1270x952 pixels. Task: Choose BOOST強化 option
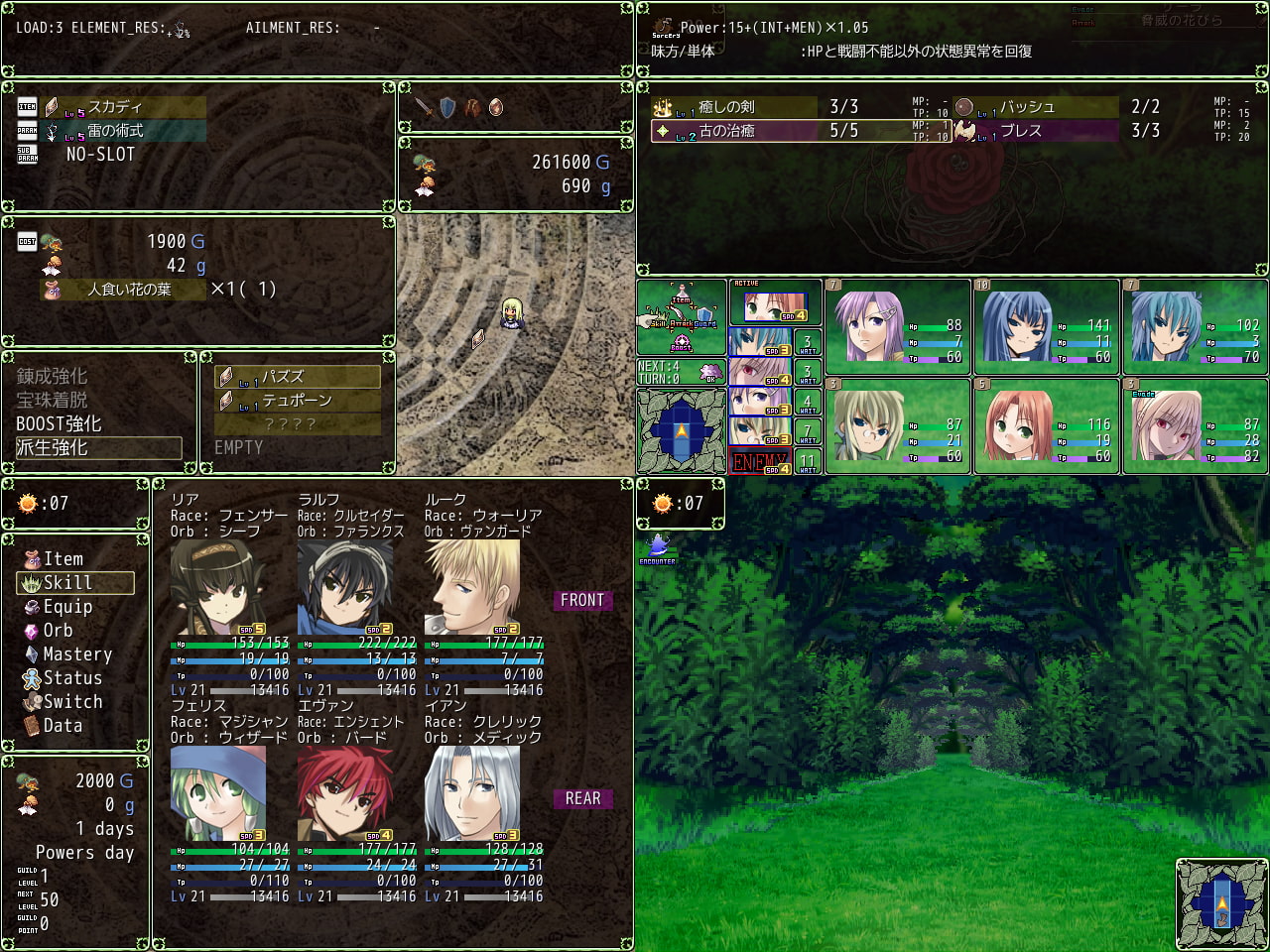click(x=59, y=424)
